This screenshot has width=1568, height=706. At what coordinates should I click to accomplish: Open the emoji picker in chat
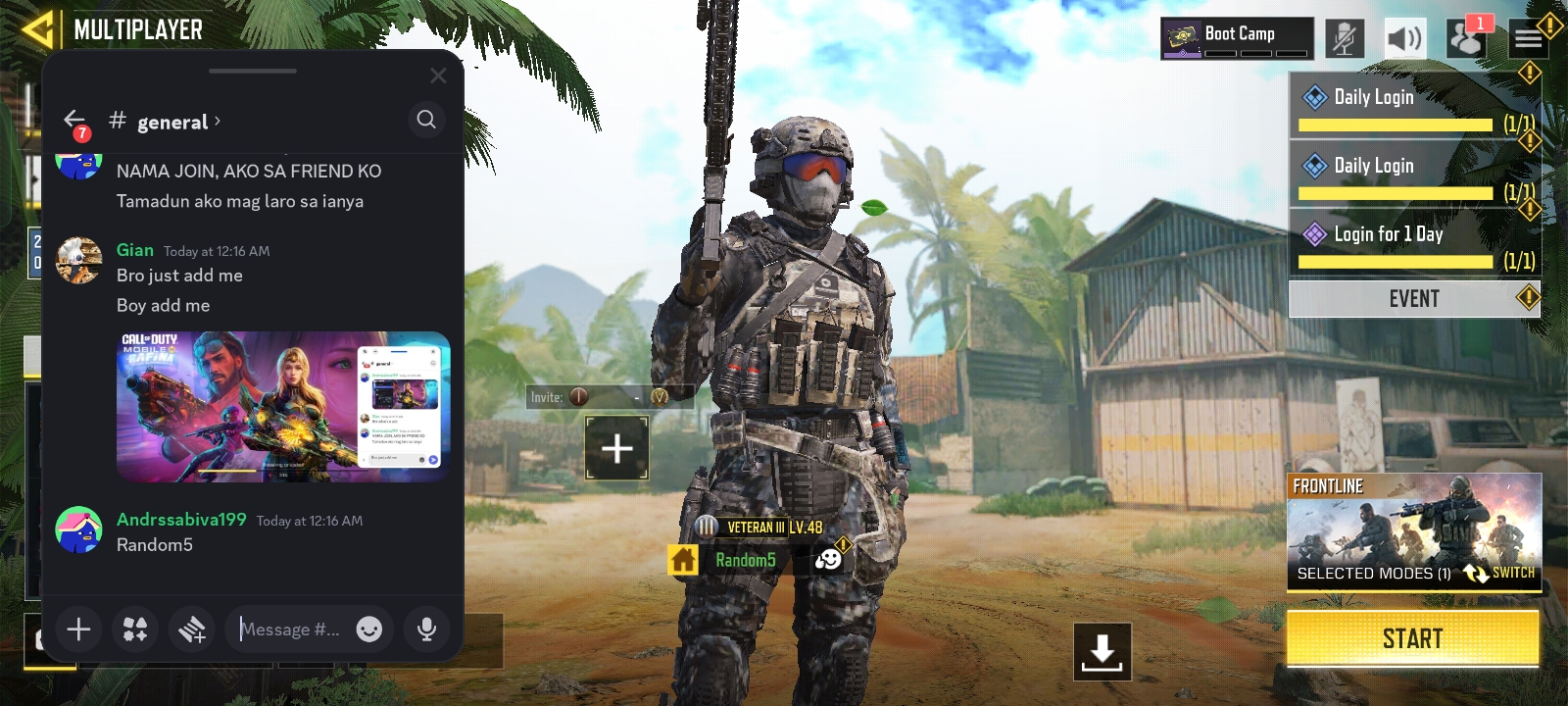tap(369, 630)
